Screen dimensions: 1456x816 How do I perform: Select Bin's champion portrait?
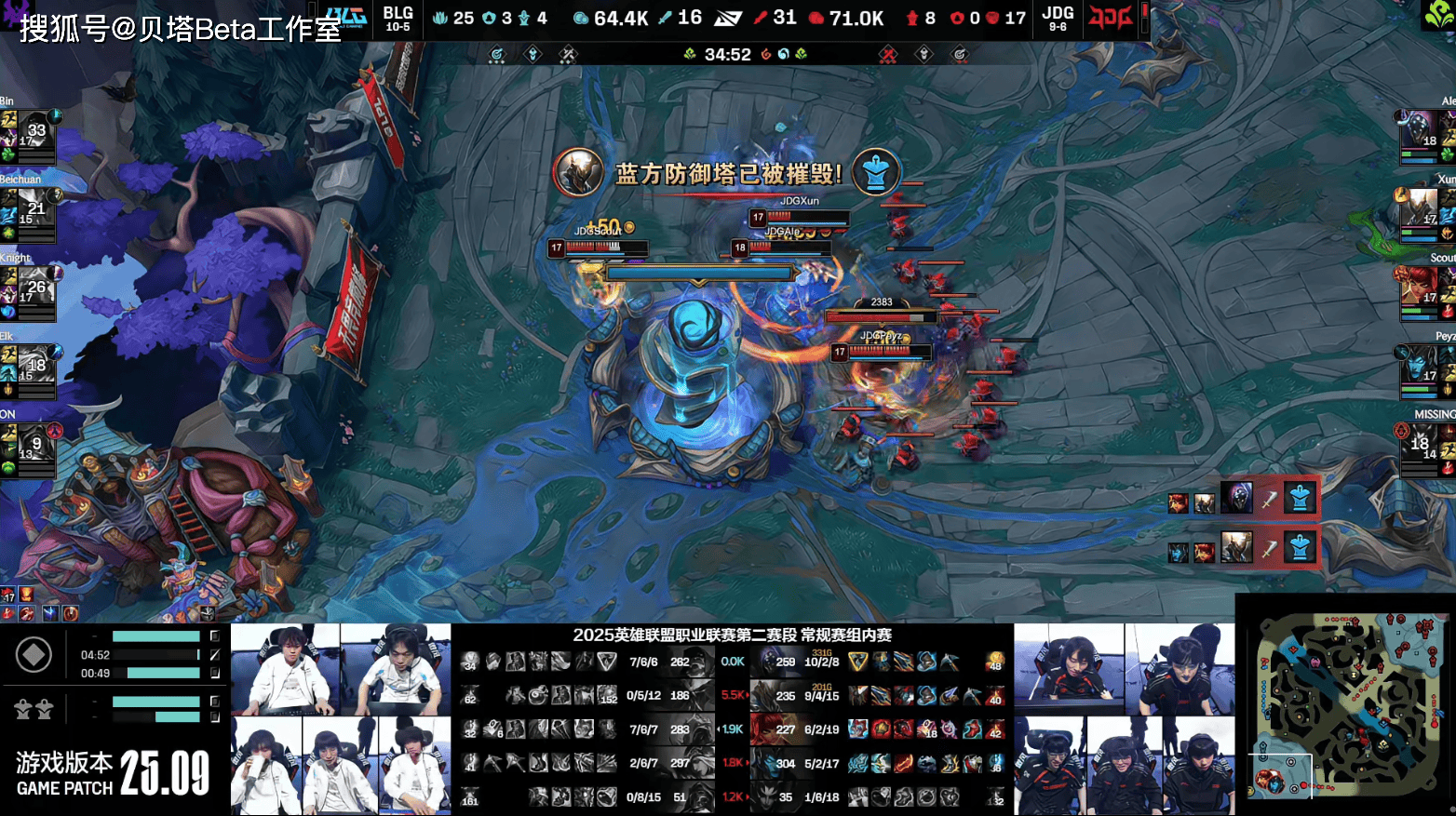[x=34, y=136]
